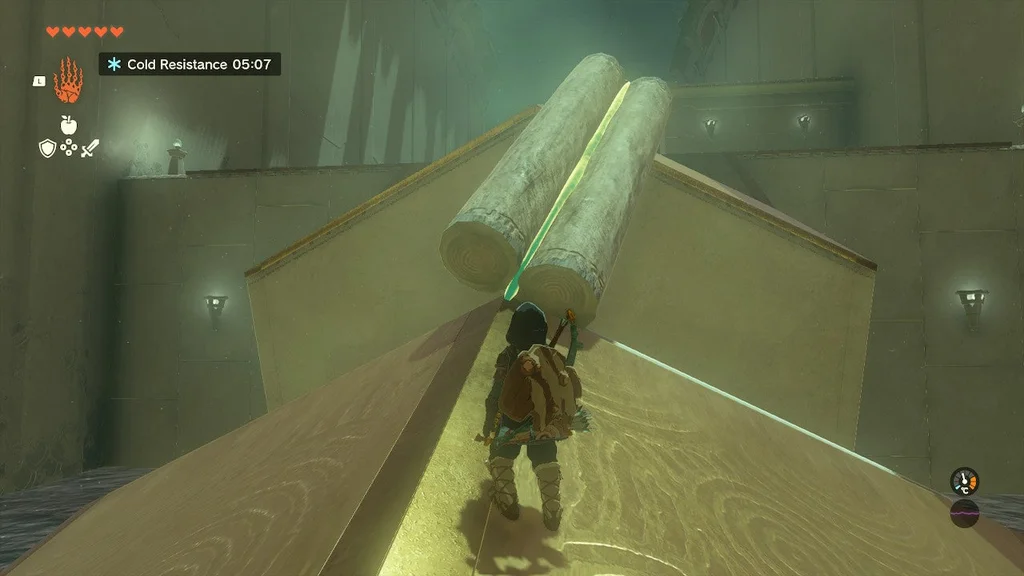Open the sword weapon quick-select icon

tap(90, 148)
